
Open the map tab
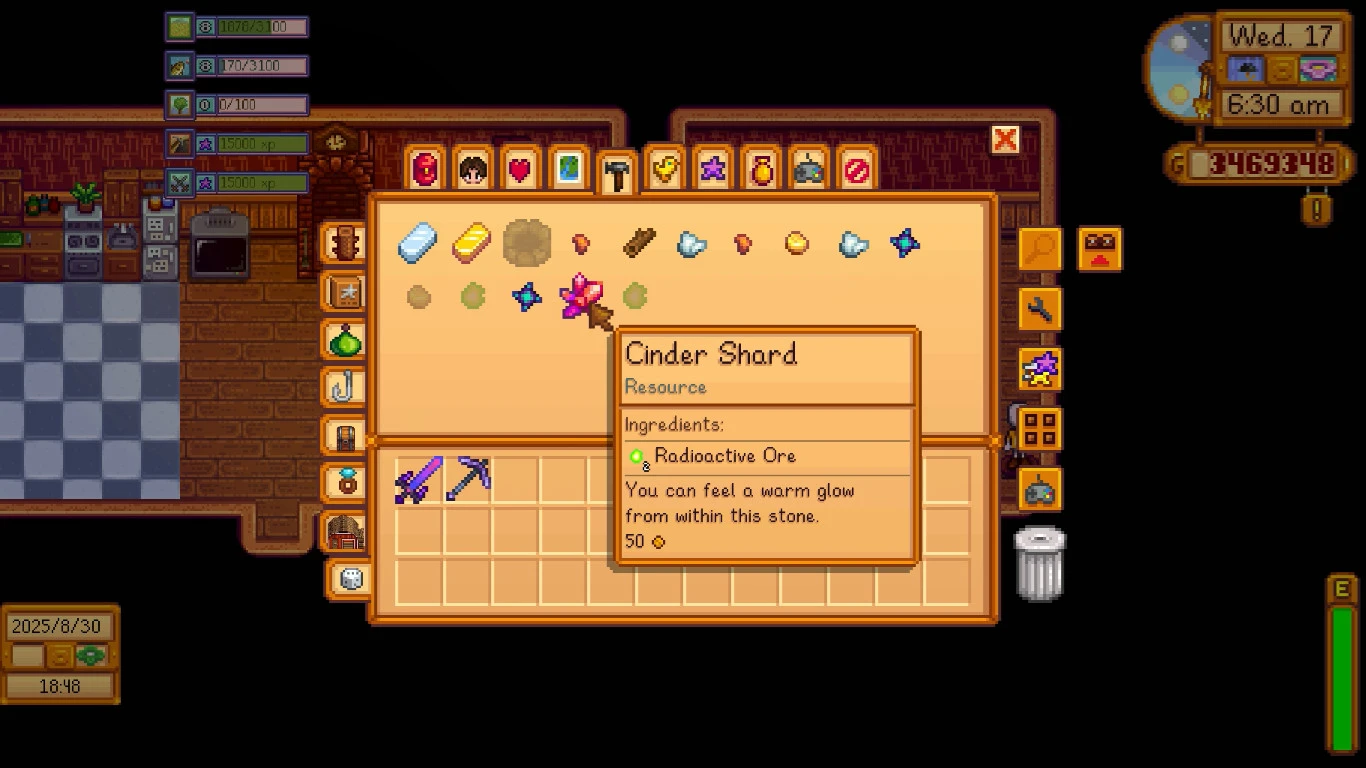pos(567,168)
